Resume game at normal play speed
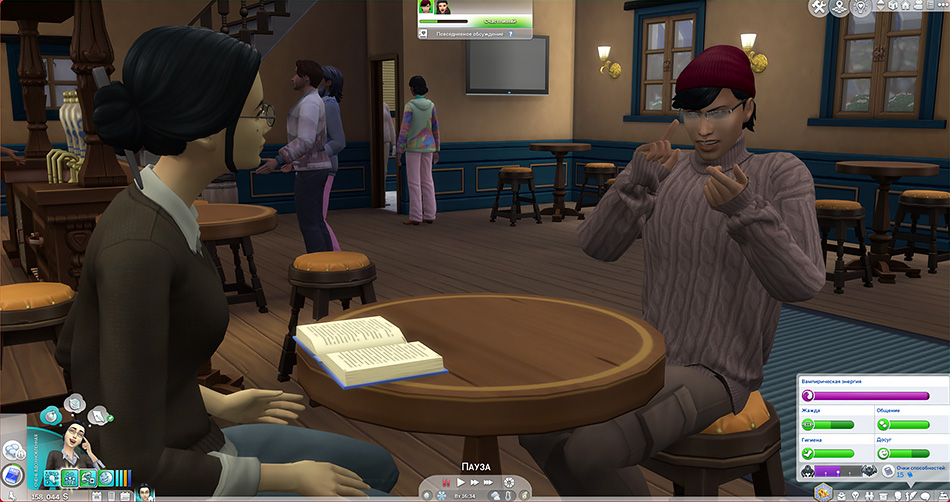Image resolution: width=950 pixels, height=502 pixels. click(x=460, y=483)
